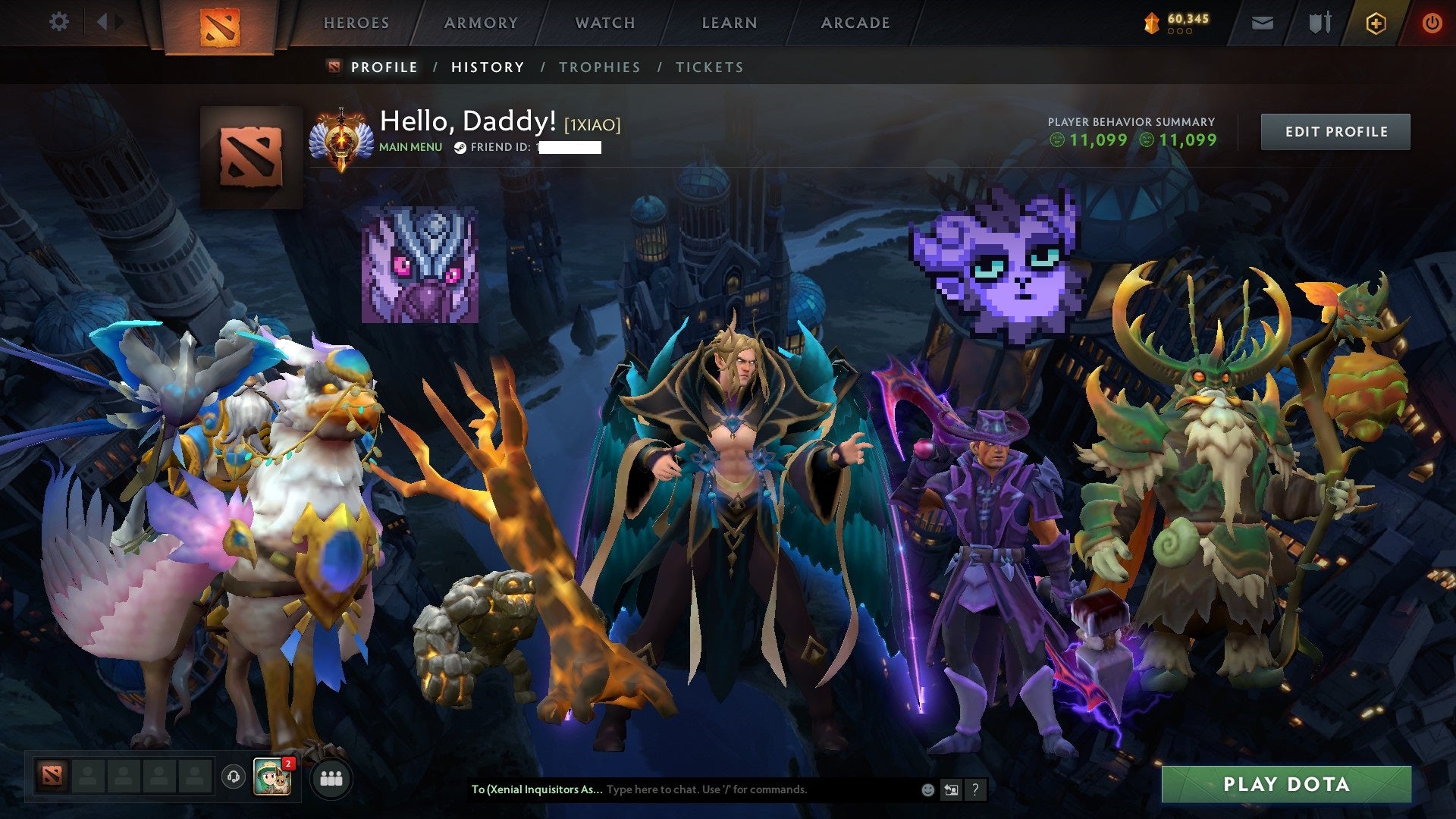1456x819 pixels.
Task: Open the mail notifications icon
Action: pos(1262,23)
